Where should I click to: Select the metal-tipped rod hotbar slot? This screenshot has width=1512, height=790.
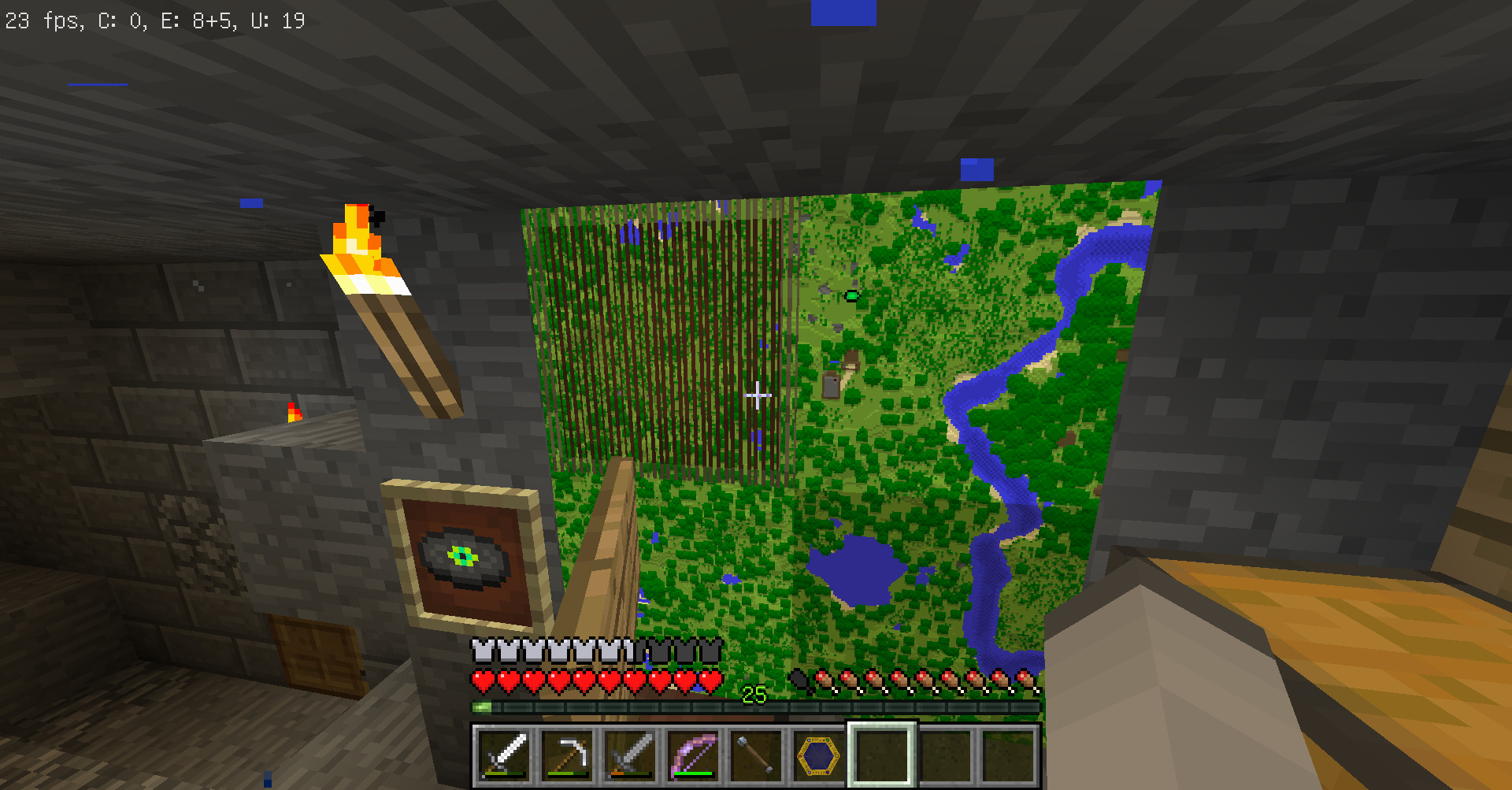tap(756, 755)
